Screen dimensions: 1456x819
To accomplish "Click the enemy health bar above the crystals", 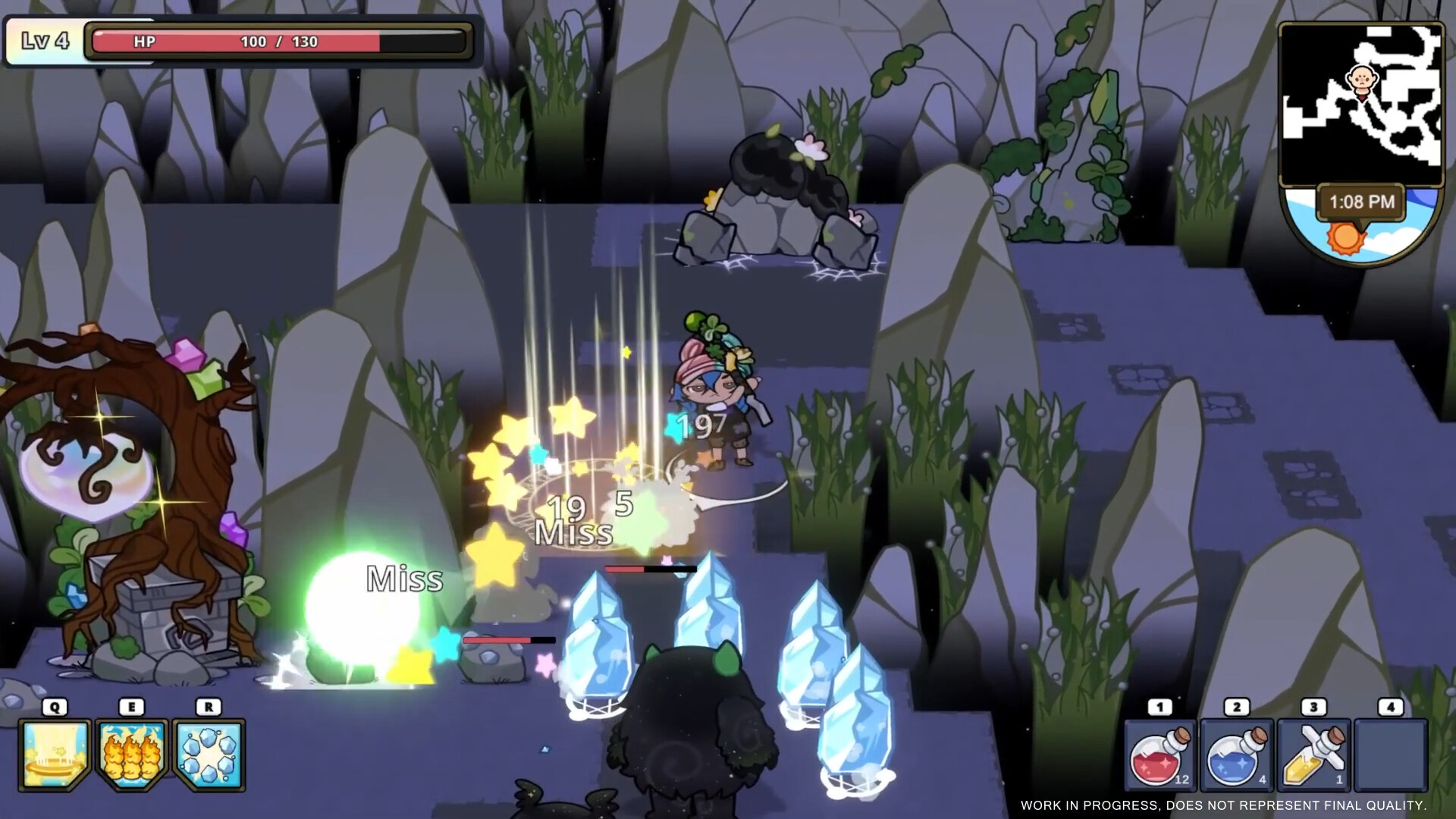I will tap(651, 567).
